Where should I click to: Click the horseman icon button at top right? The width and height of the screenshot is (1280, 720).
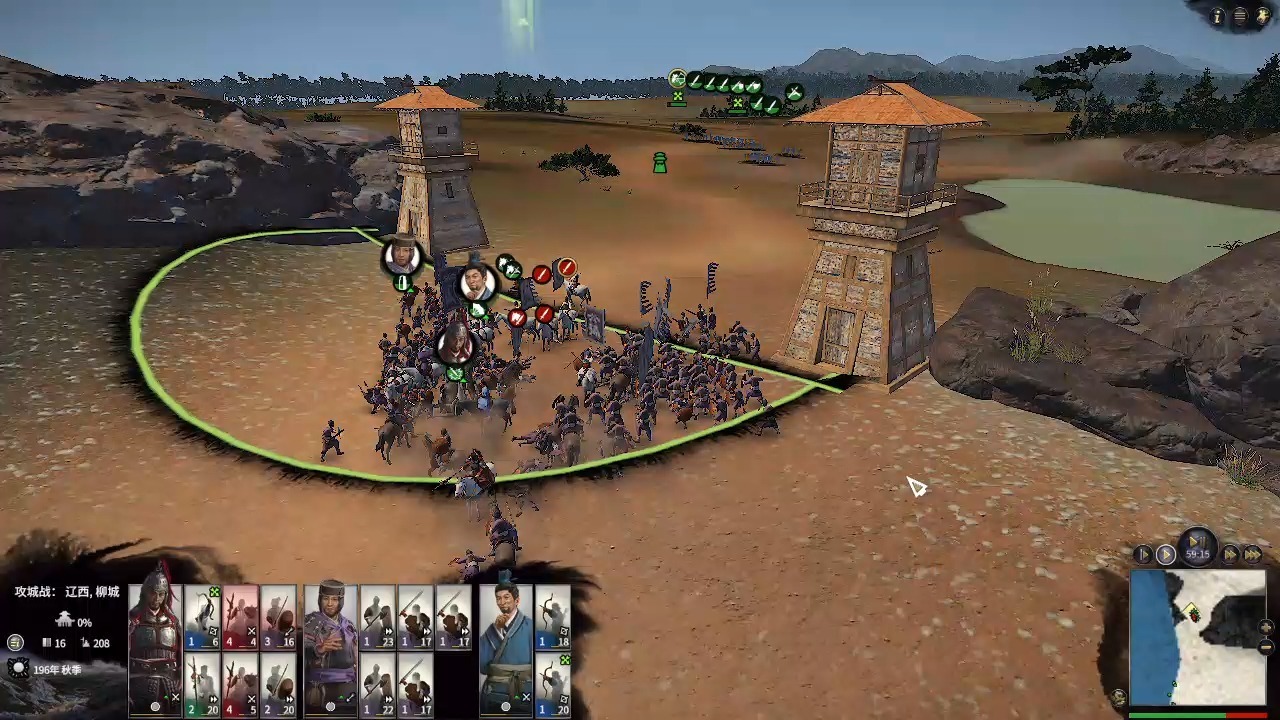pos(1263,16)
